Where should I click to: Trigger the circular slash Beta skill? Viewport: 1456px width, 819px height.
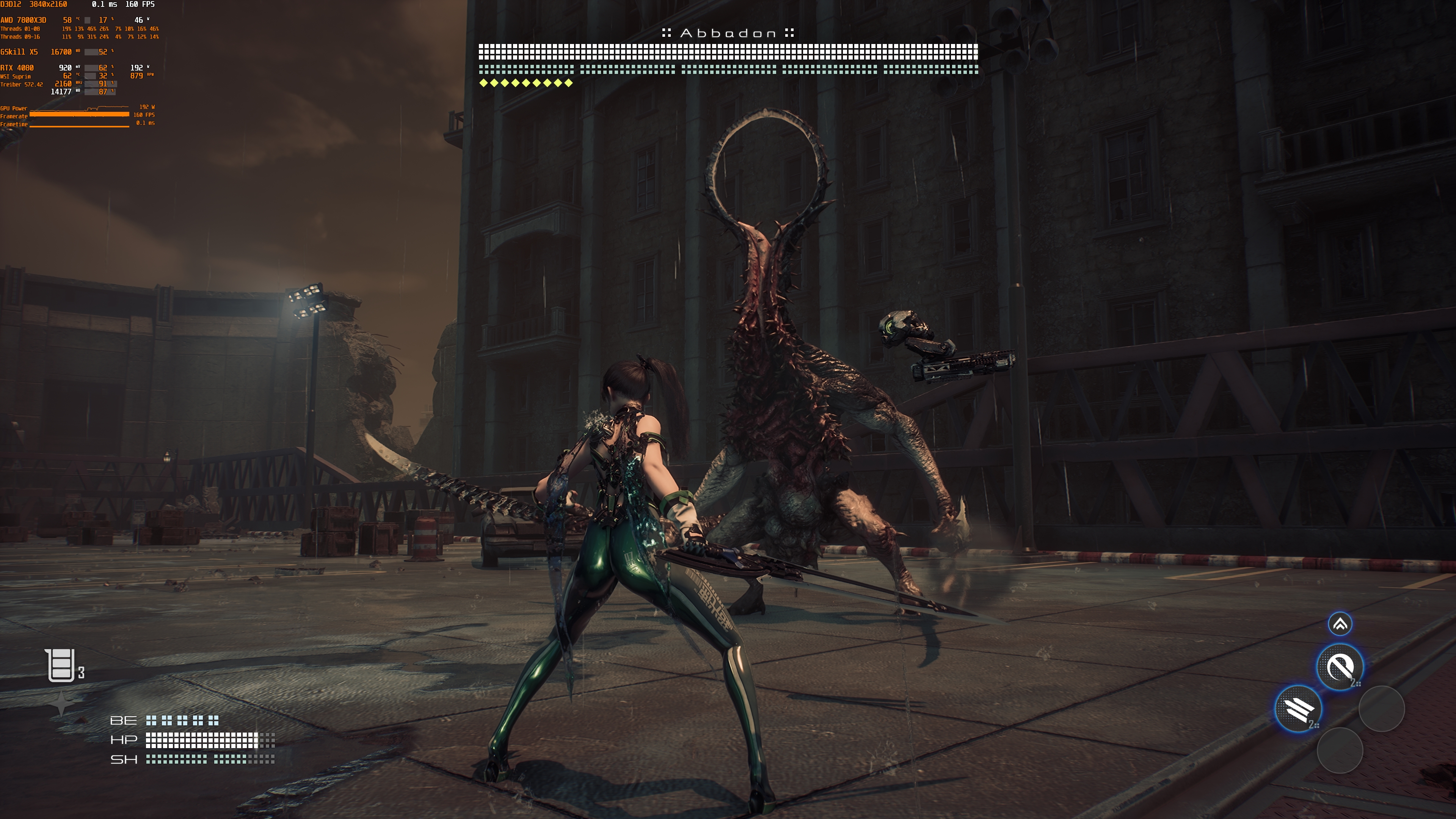click(x=1340, y=667)
